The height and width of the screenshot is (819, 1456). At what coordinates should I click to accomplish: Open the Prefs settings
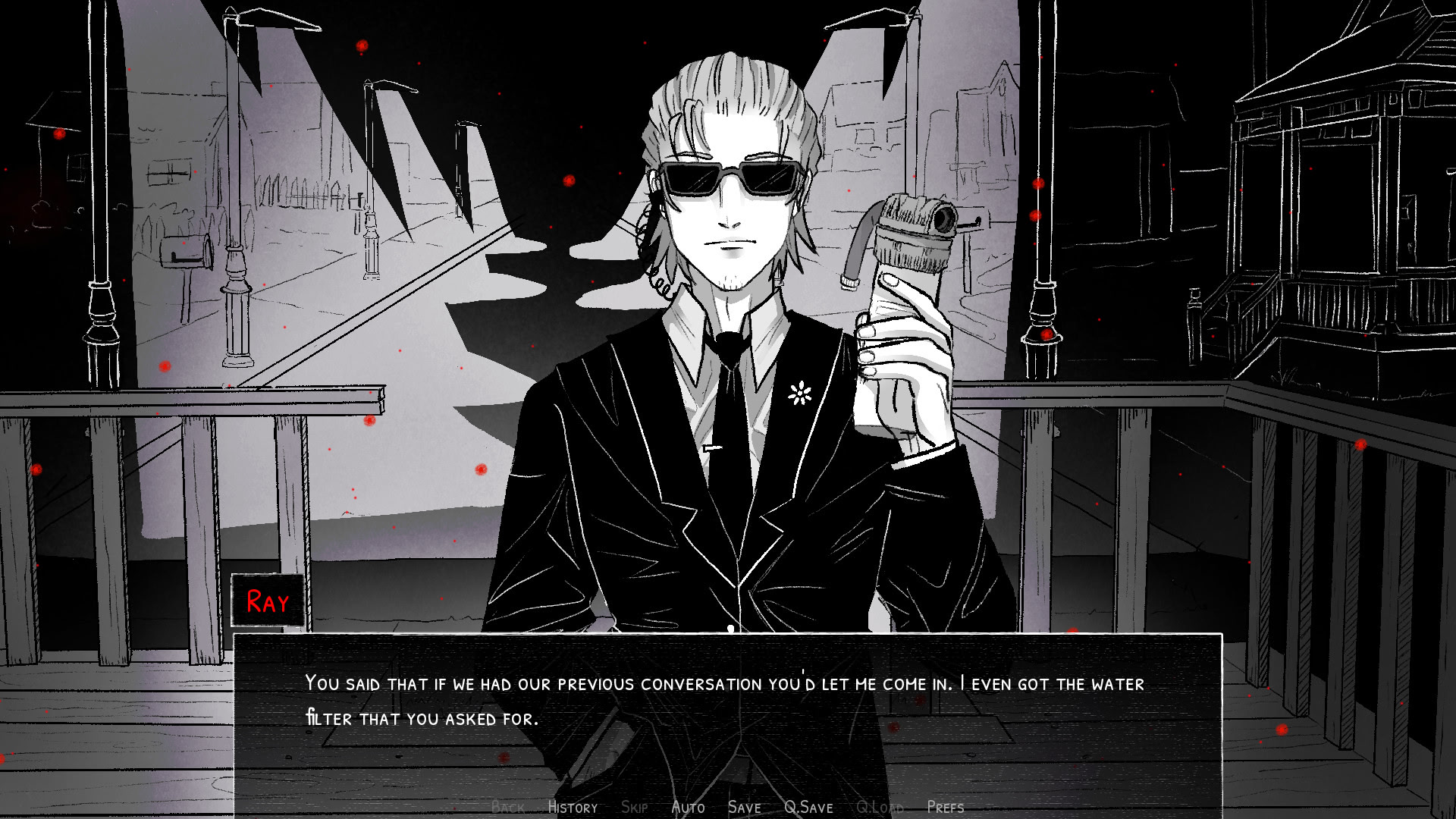945,808
